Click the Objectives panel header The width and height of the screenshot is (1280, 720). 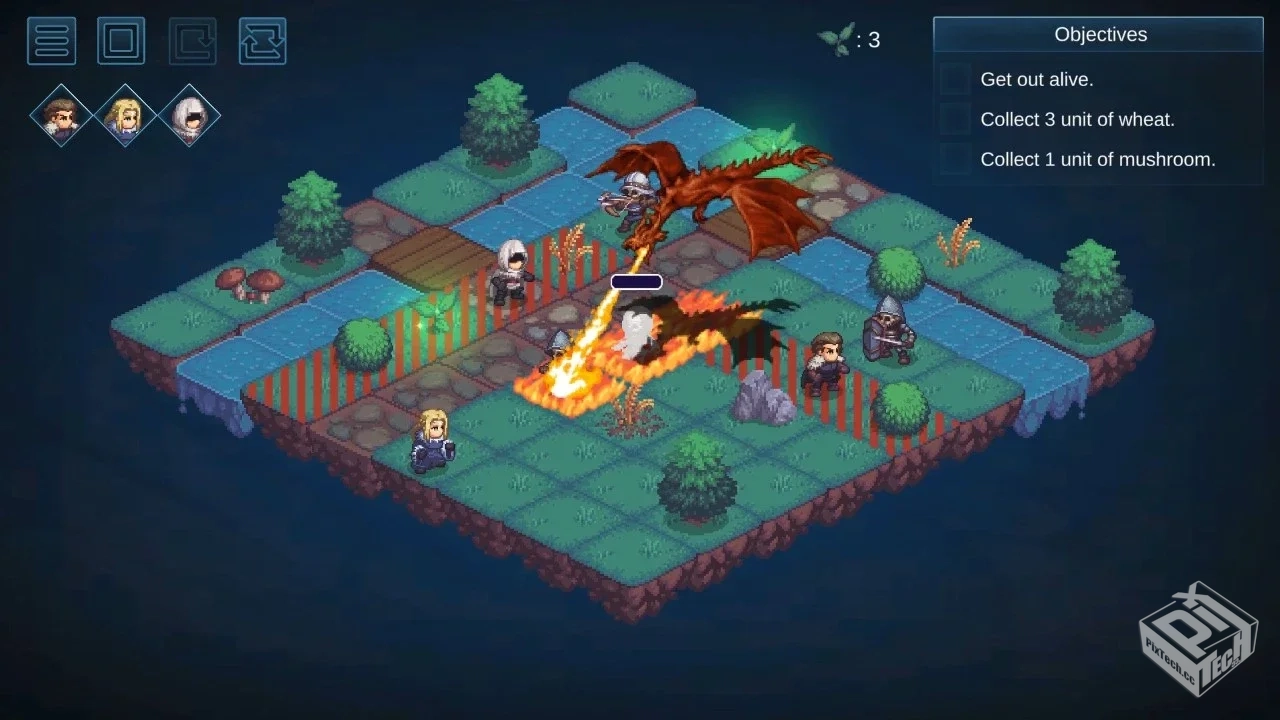[1099, 35]
